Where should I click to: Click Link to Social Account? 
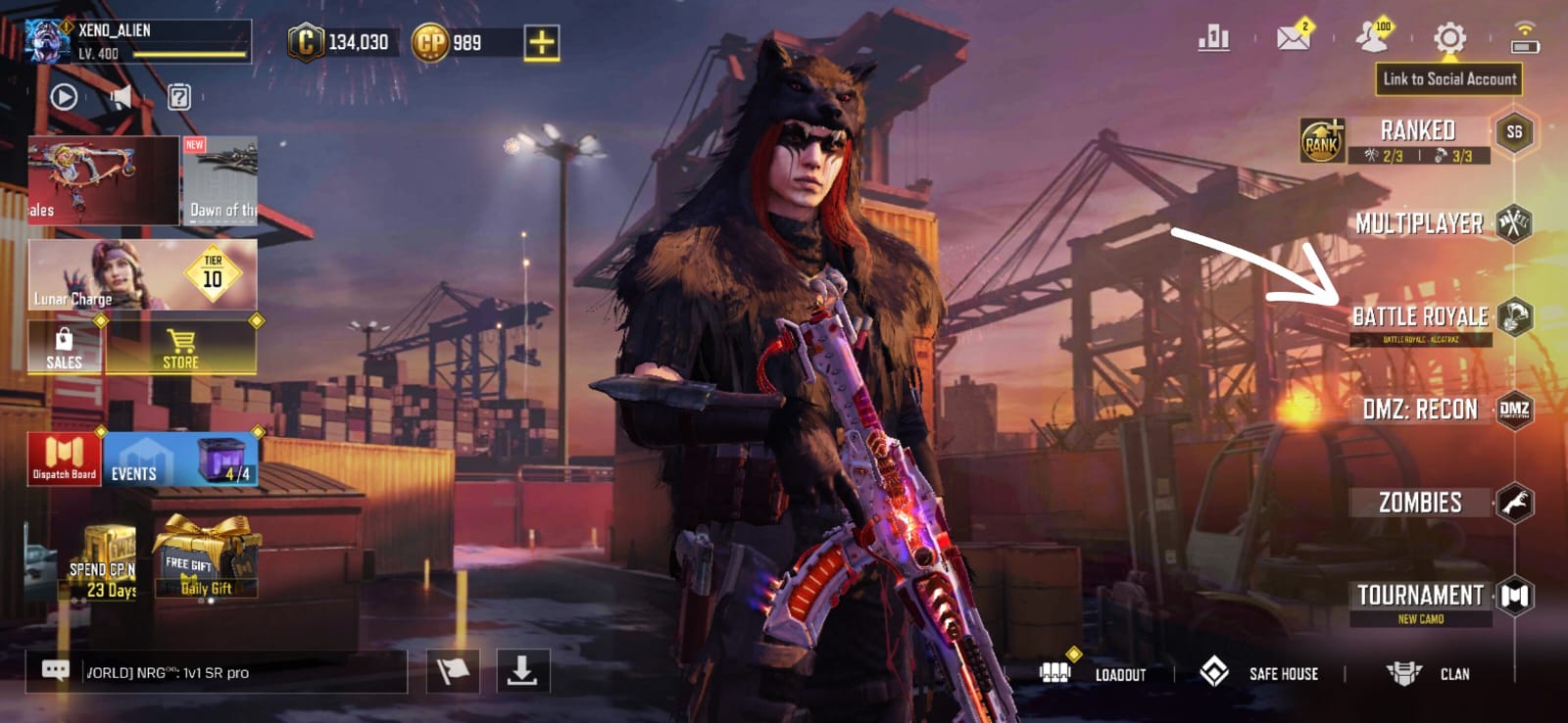pyautogui.click(x=1449, y=79)
